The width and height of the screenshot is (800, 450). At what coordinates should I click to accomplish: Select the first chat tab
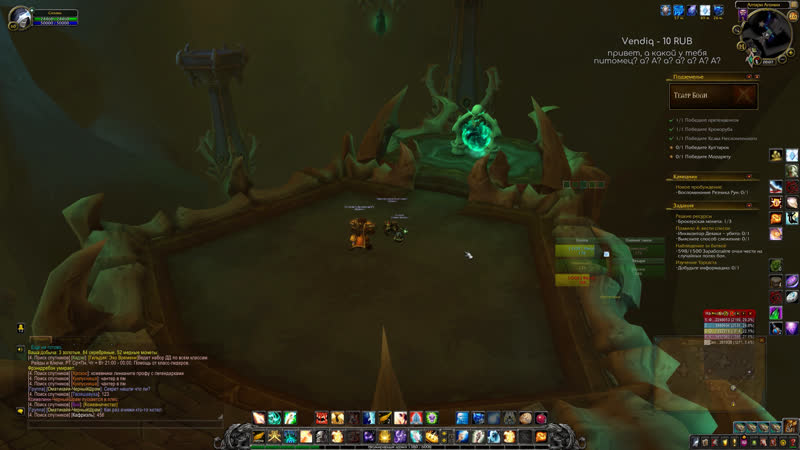click(40, 340)
